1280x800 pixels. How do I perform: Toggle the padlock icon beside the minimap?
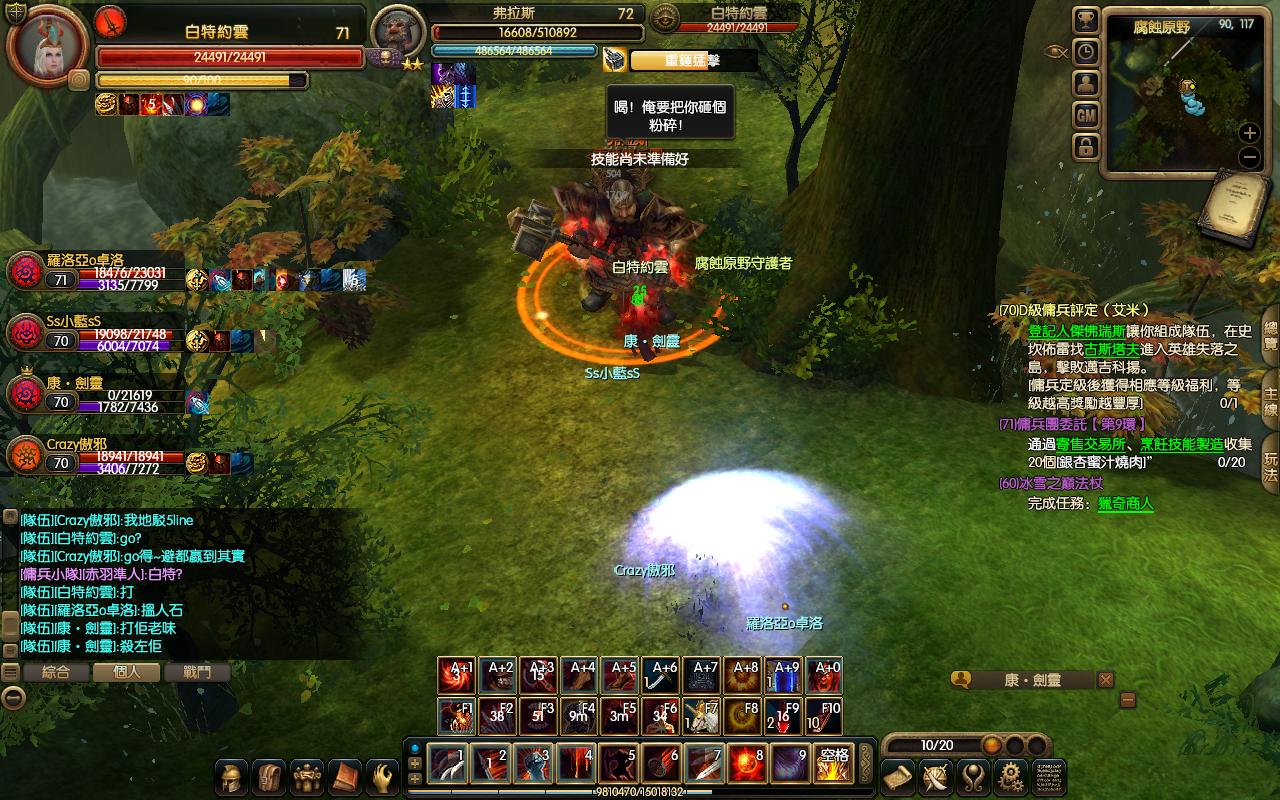1086,148
